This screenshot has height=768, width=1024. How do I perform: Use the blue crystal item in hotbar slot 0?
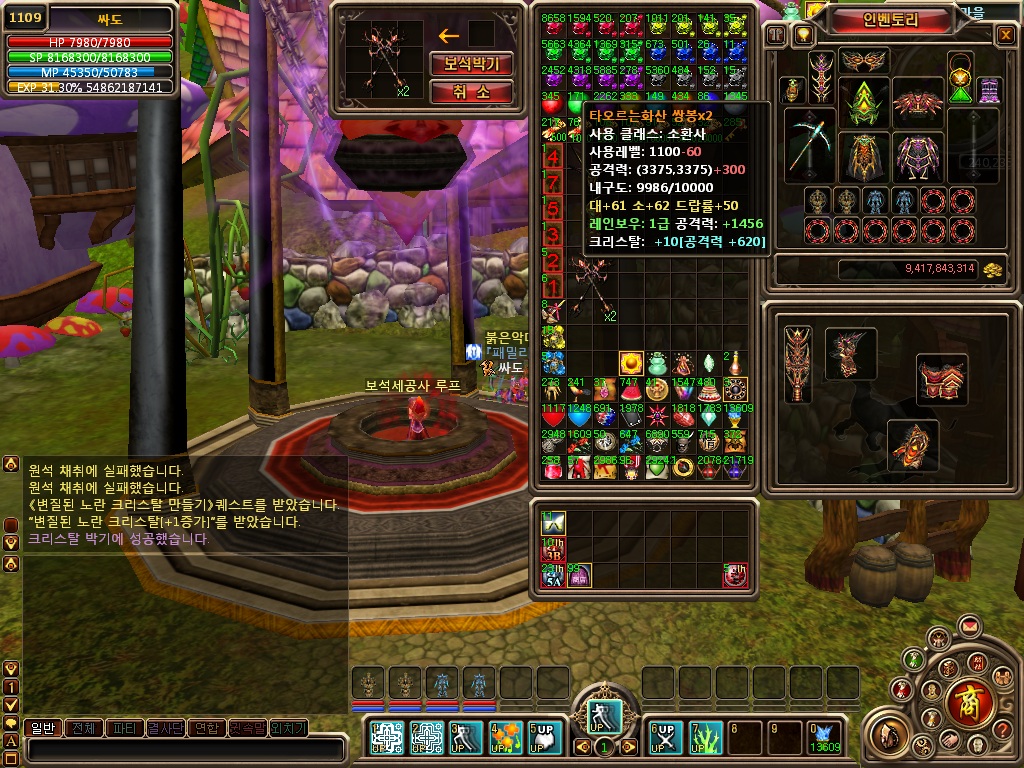[825, 738]
